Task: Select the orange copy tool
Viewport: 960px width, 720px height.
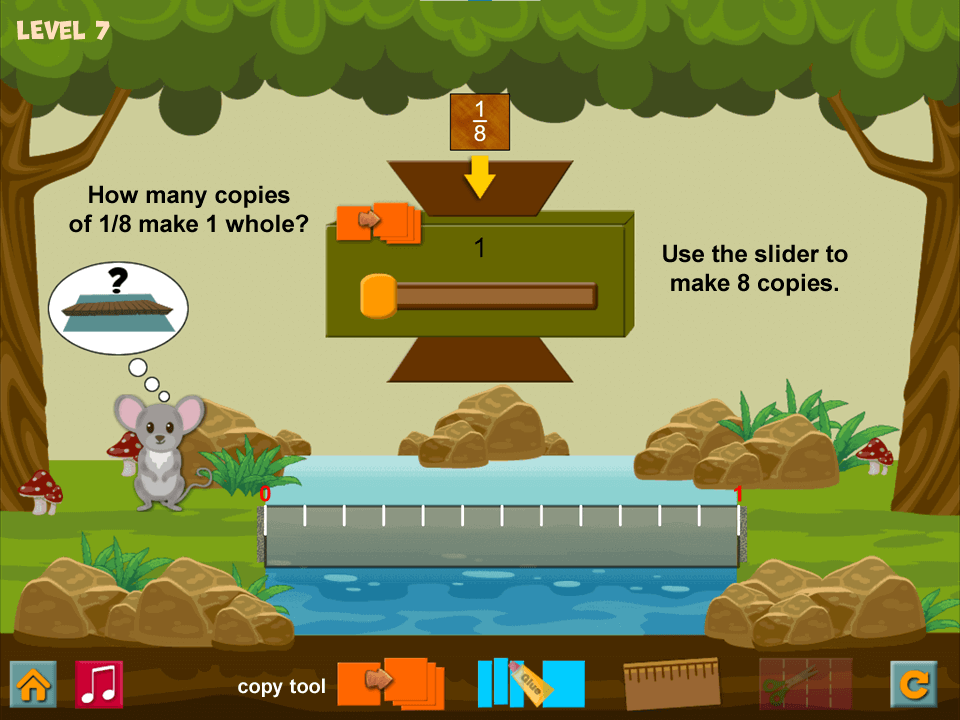Action: [388, 683]
